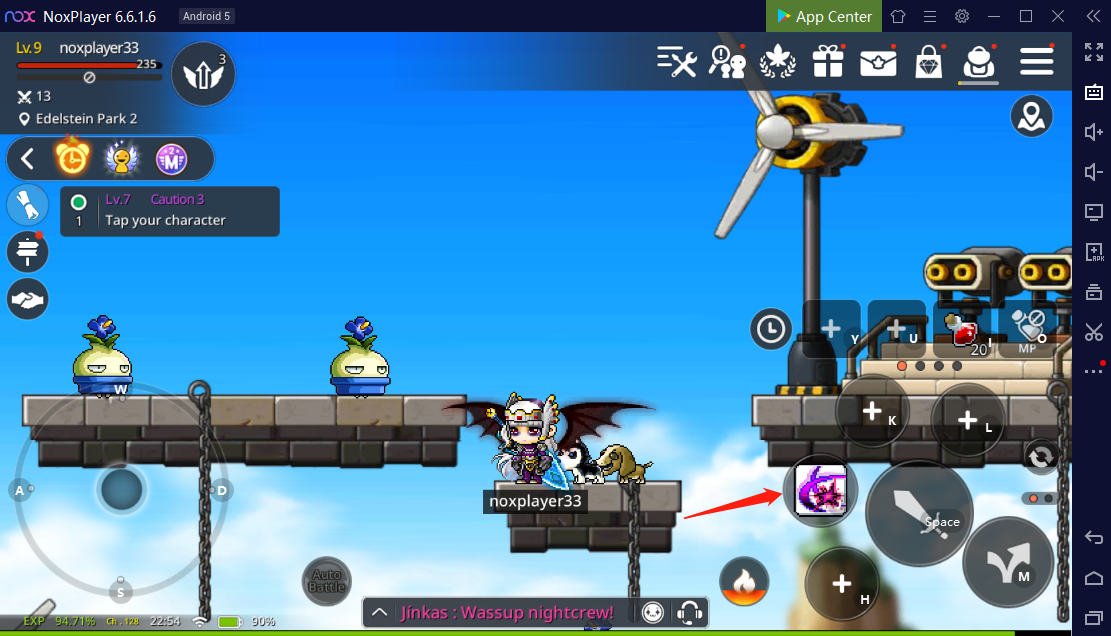Open the mailbox envelope icon
The width and height of the screenshot is (1111, 636).
point(878,62)
